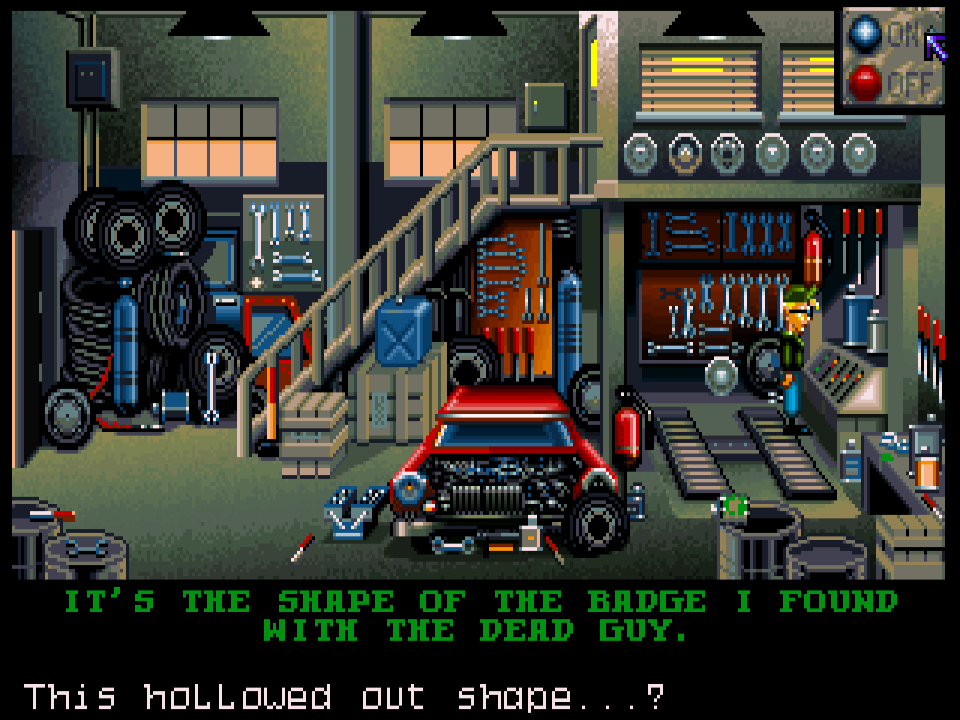
Task: Push the red OFF button
Action: tap(865, 83)
